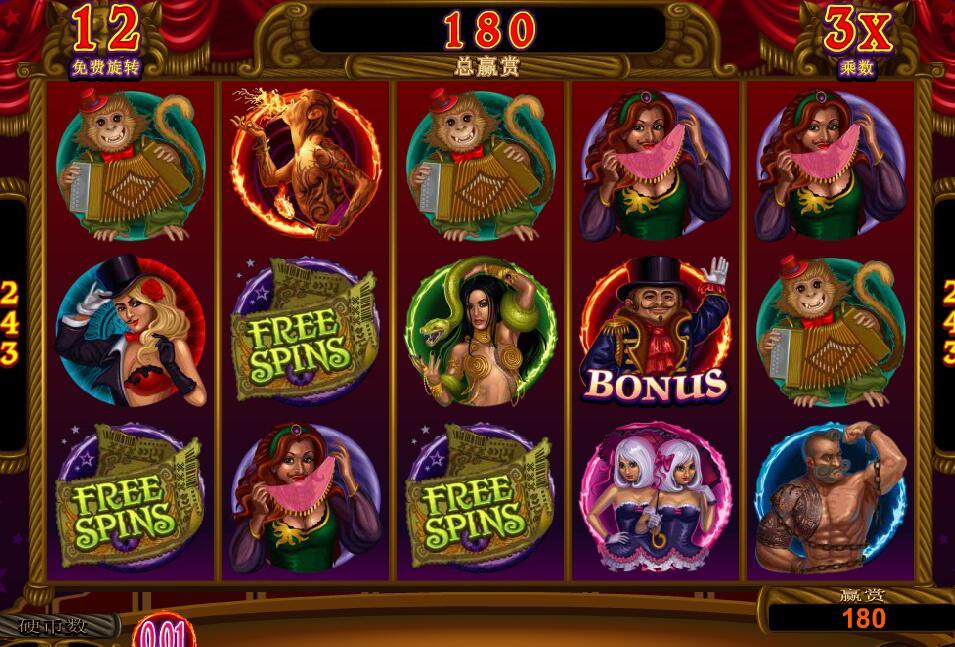Viewport: 955px width, 647px height.
Task: Select the 0.01 coin value chip
Action: click(160, 633)
